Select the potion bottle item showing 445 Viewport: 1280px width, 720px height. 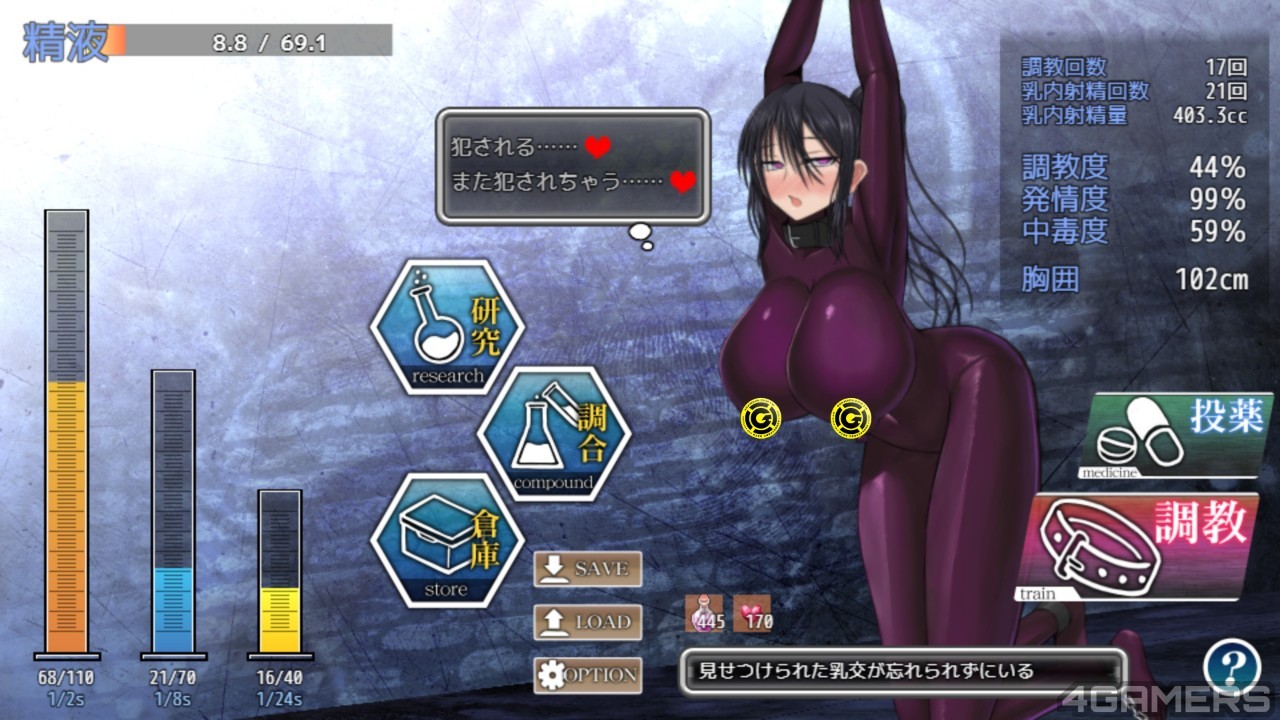[705, 613]
